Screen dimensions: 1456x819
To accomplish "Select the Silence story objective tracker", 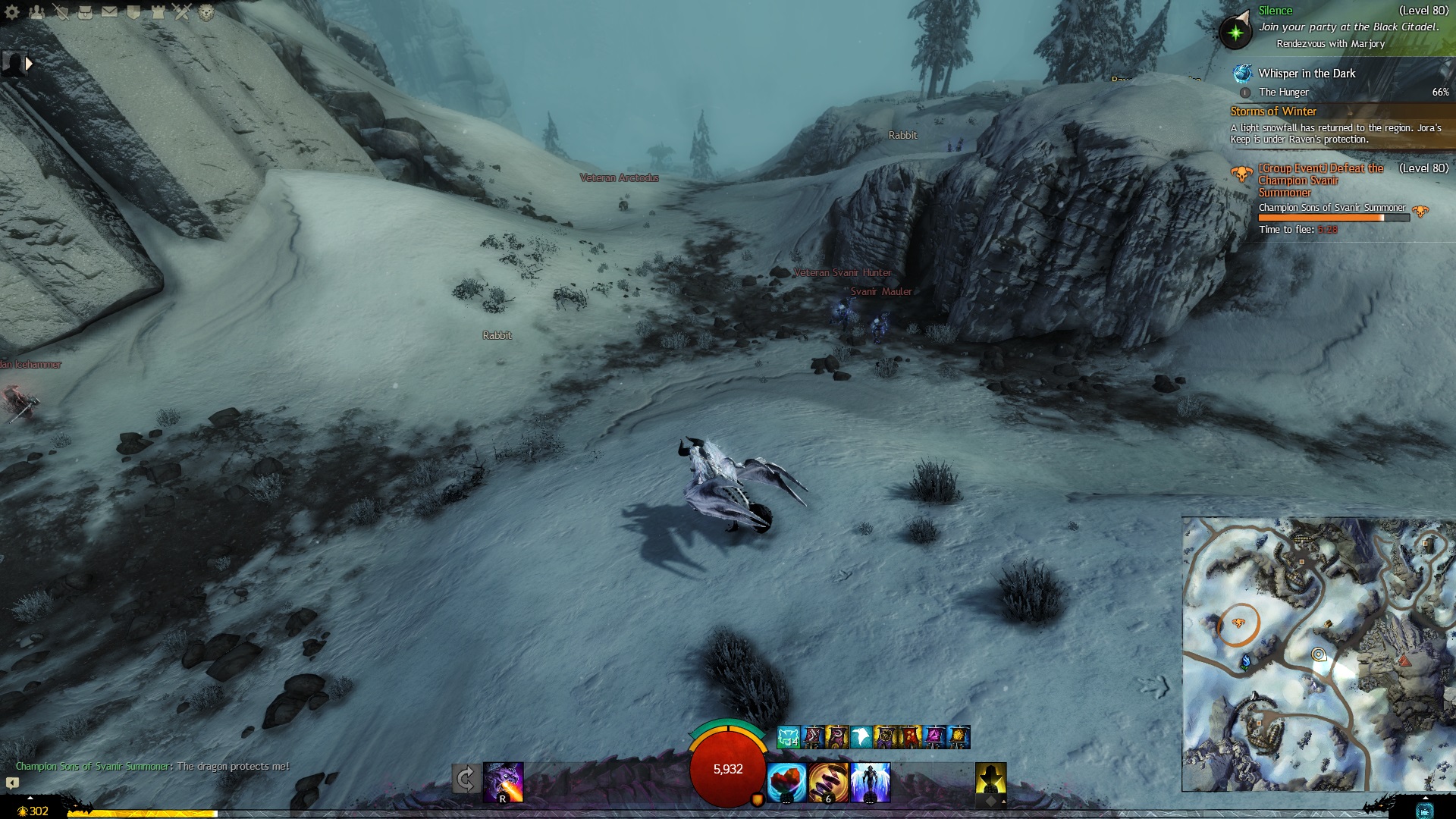I will click(1276, 11).
